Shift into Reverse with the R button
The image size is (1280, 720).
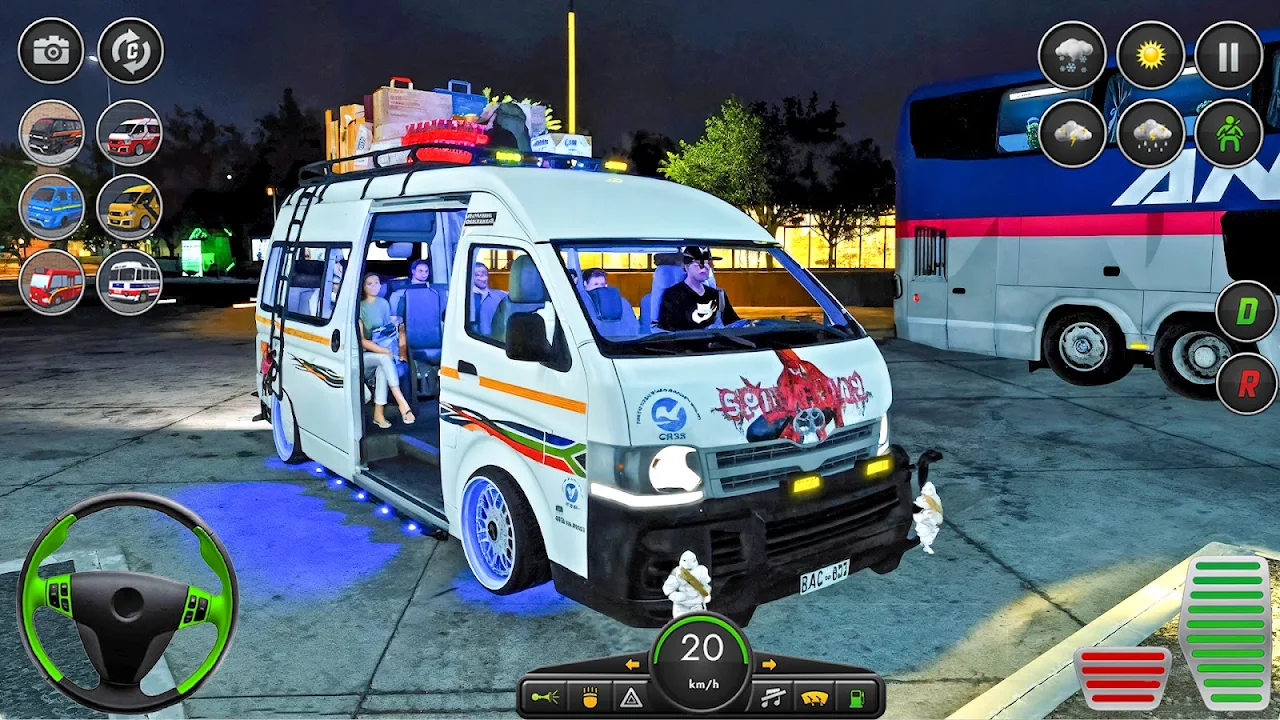coord(1246,383)
